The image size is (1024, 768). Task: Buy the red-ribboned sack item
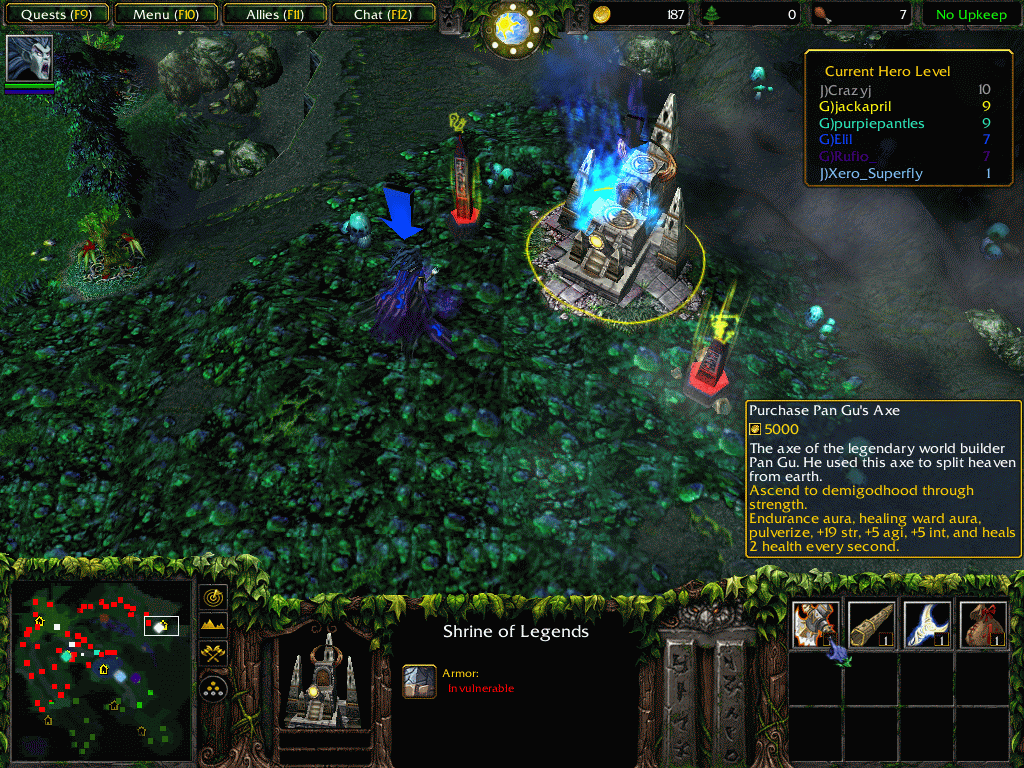tap(982, 623)
